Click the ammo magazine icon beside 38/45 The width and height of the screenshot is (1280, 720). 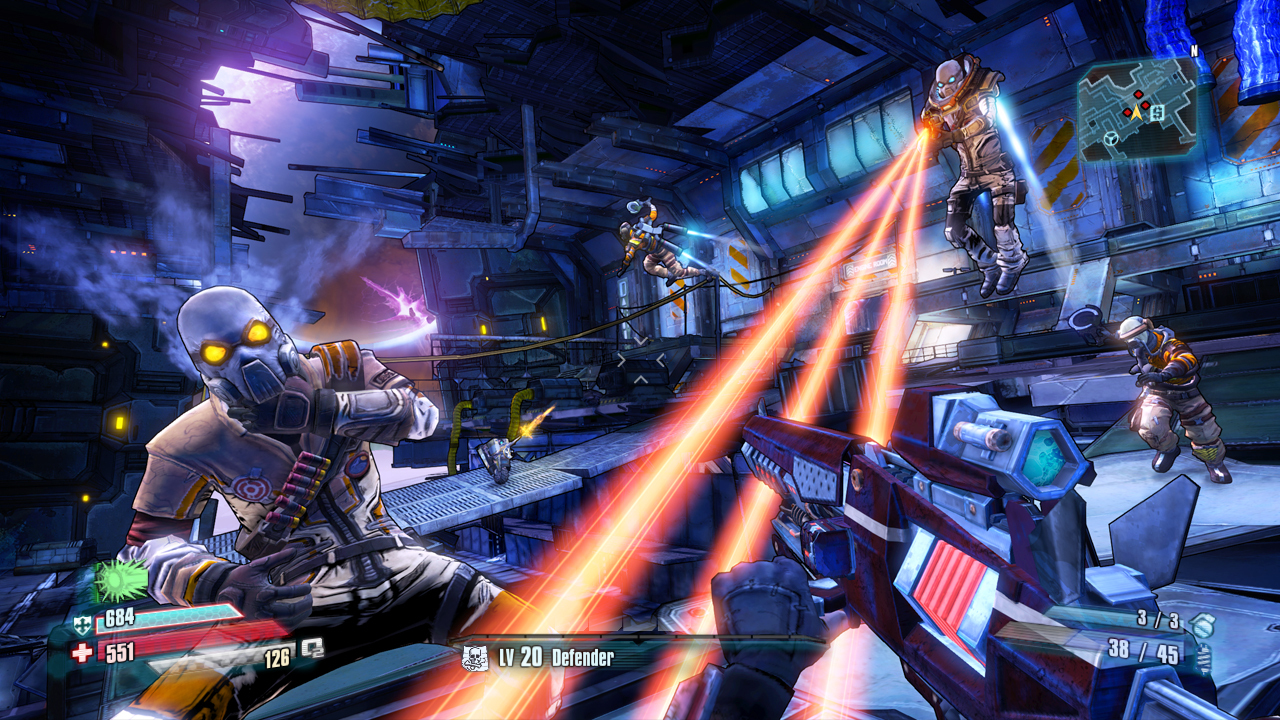(x=1204, y=658)
